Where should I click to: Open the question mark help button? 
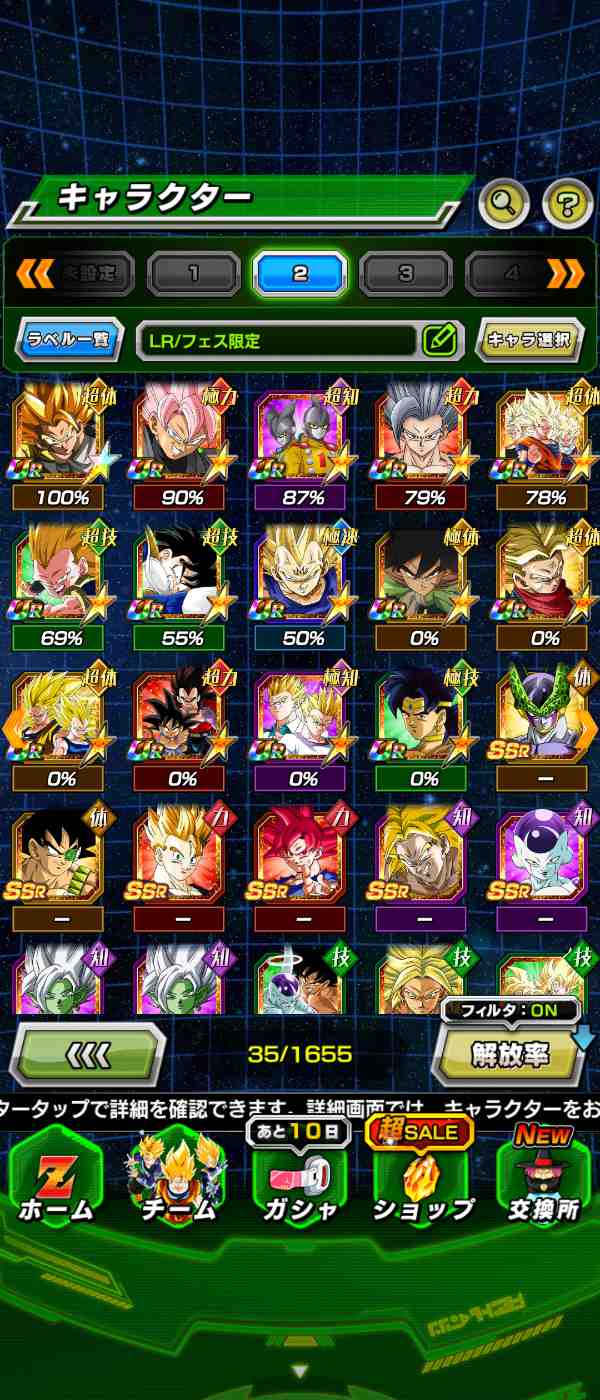click(x=567, y=204)
